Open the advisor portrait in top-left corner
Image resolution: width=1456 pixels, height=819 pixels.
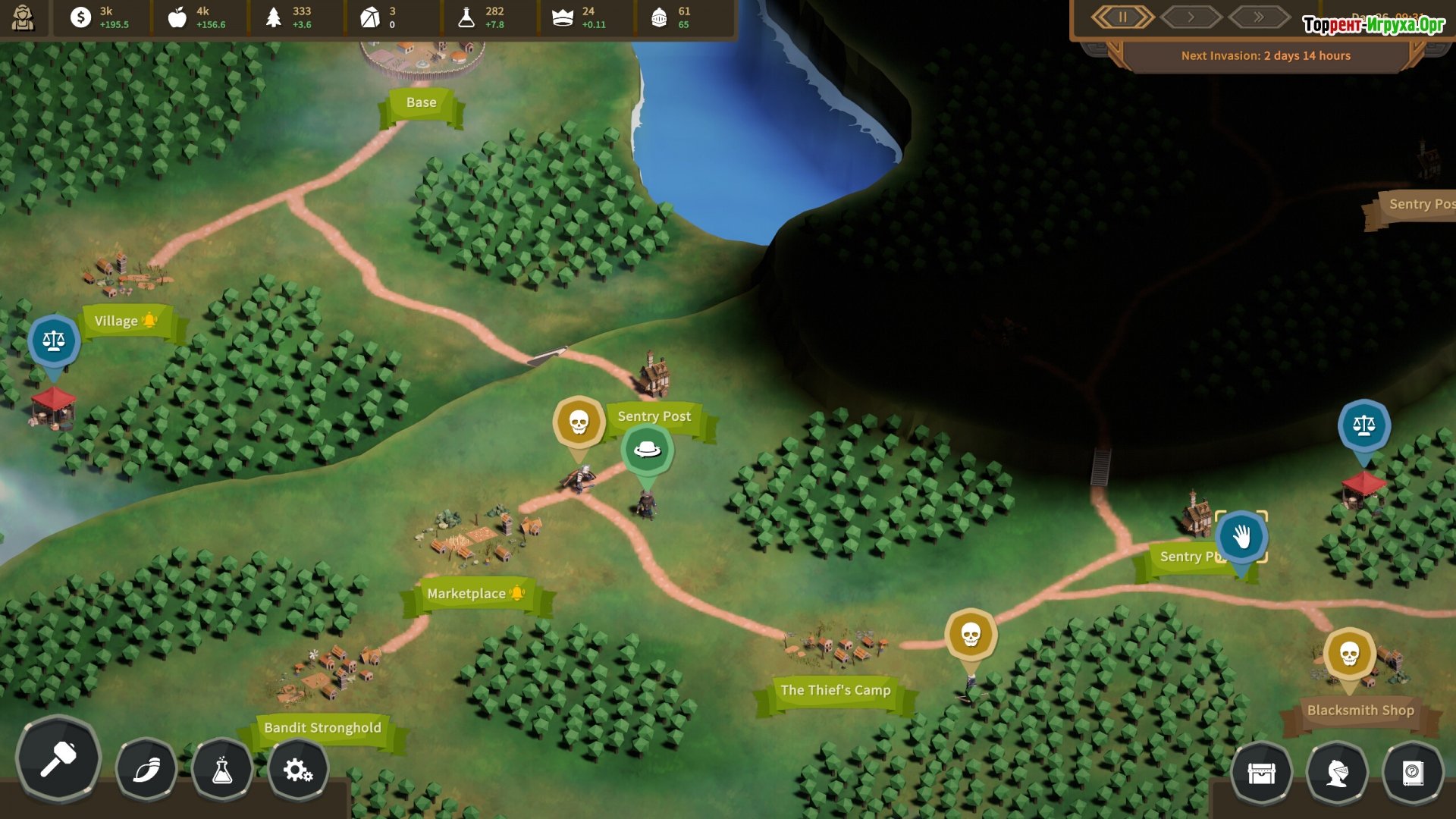click(23, 17)
